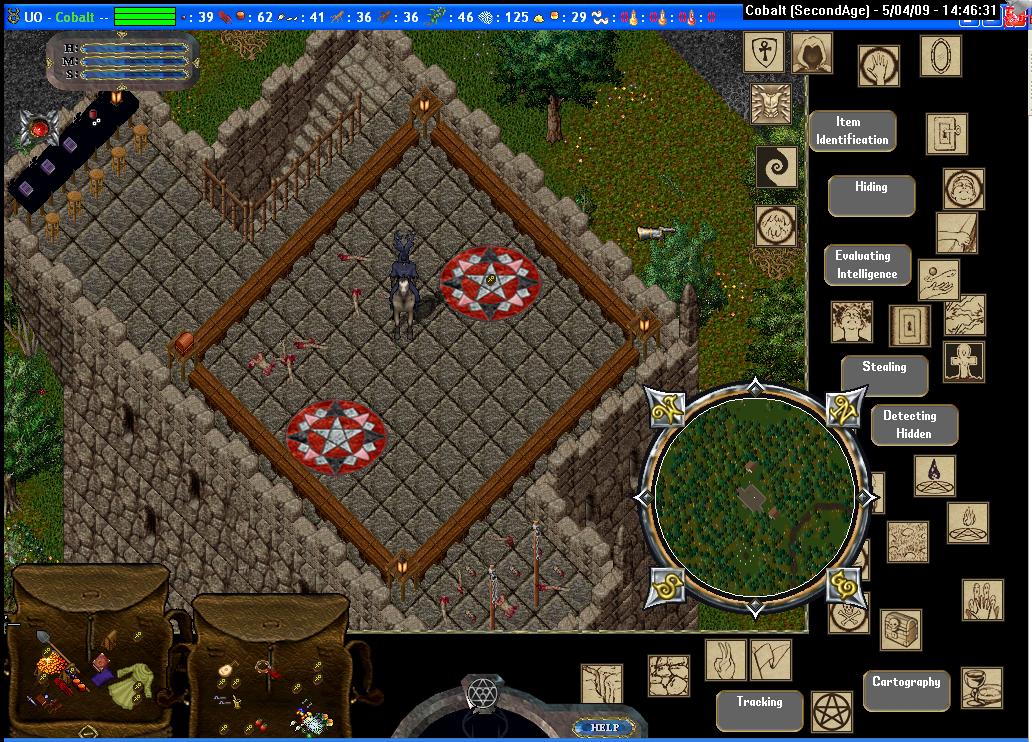Viewport: 1032px width, 742px height.
Task: Activate the Stealing skill button
Action: click(x=884, y=375)
